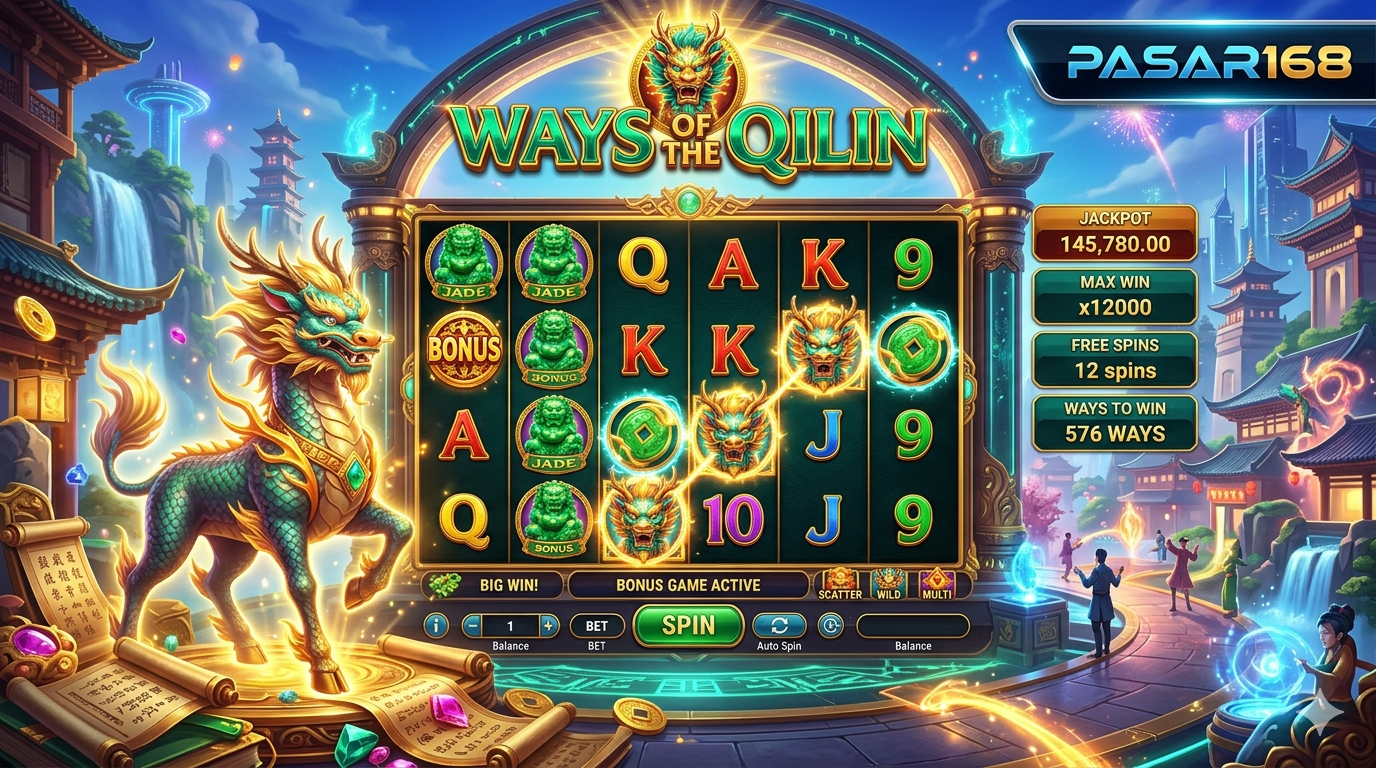Open the clock history icon
The width and height of the screenshot is (1376, 768).
(x=830, y=626)
